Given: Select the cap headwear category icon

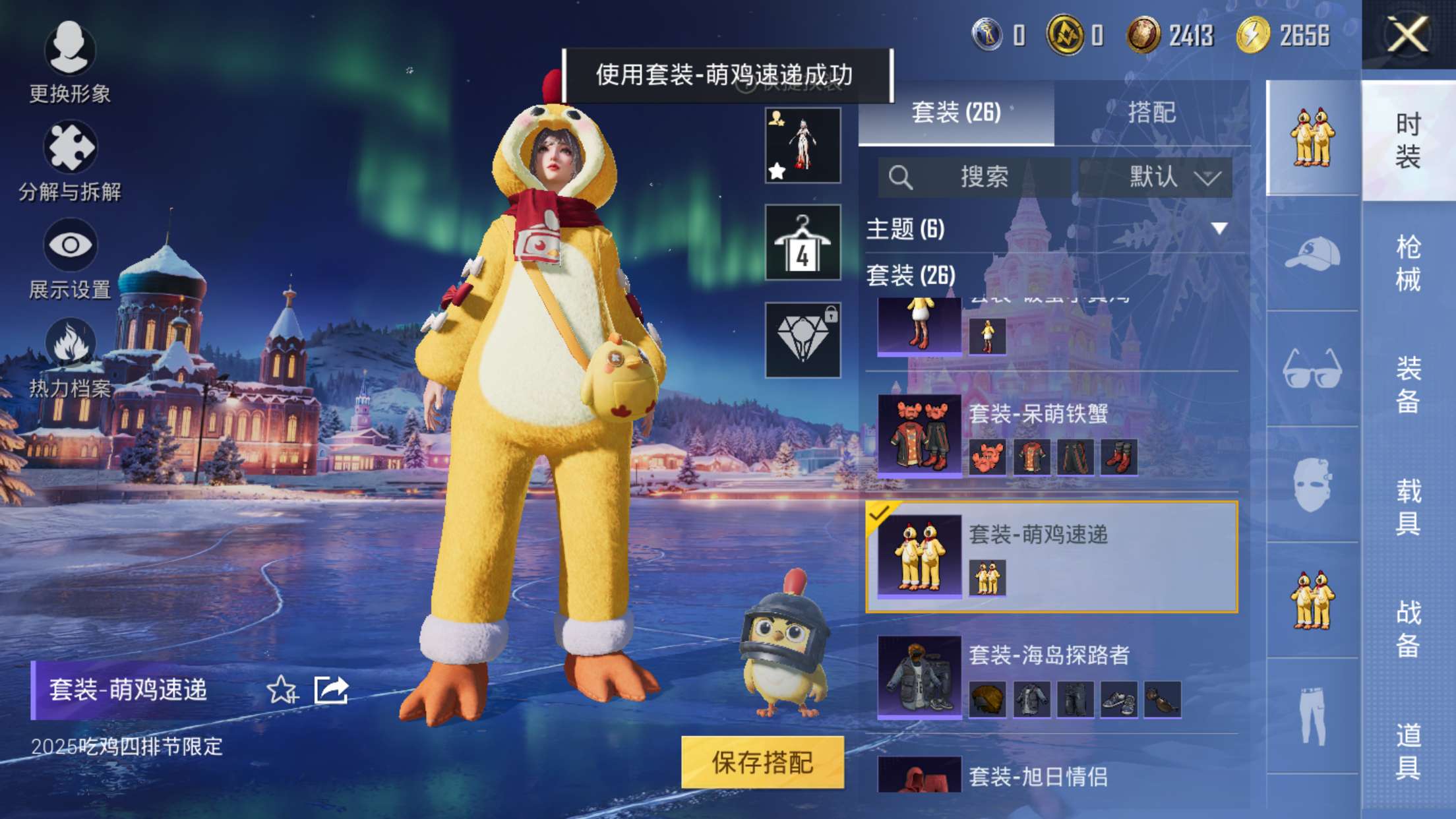Looking at the screenshot, I should click(1312, 254).
